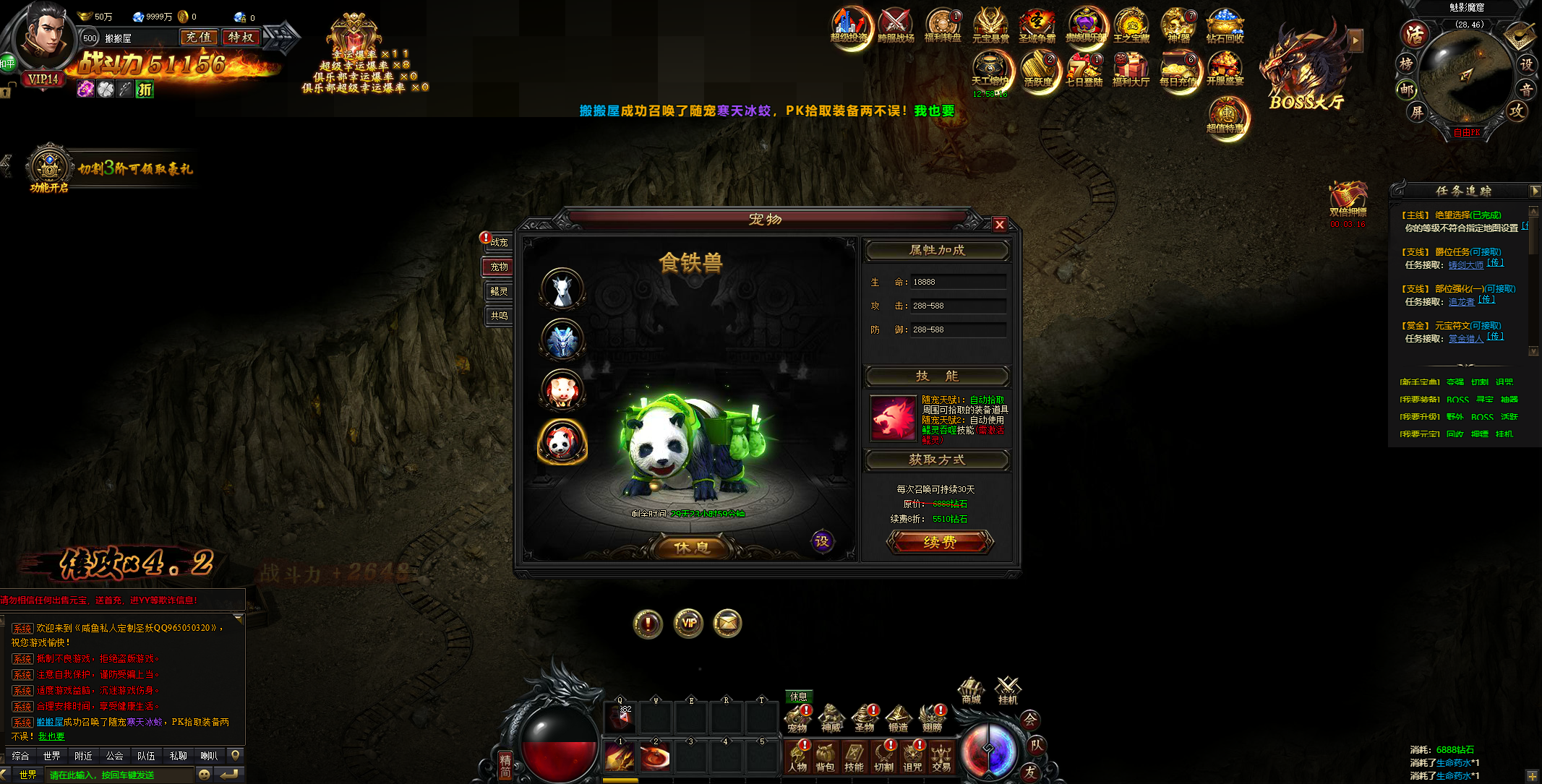Click the 续费 renew button

(940, 542)
